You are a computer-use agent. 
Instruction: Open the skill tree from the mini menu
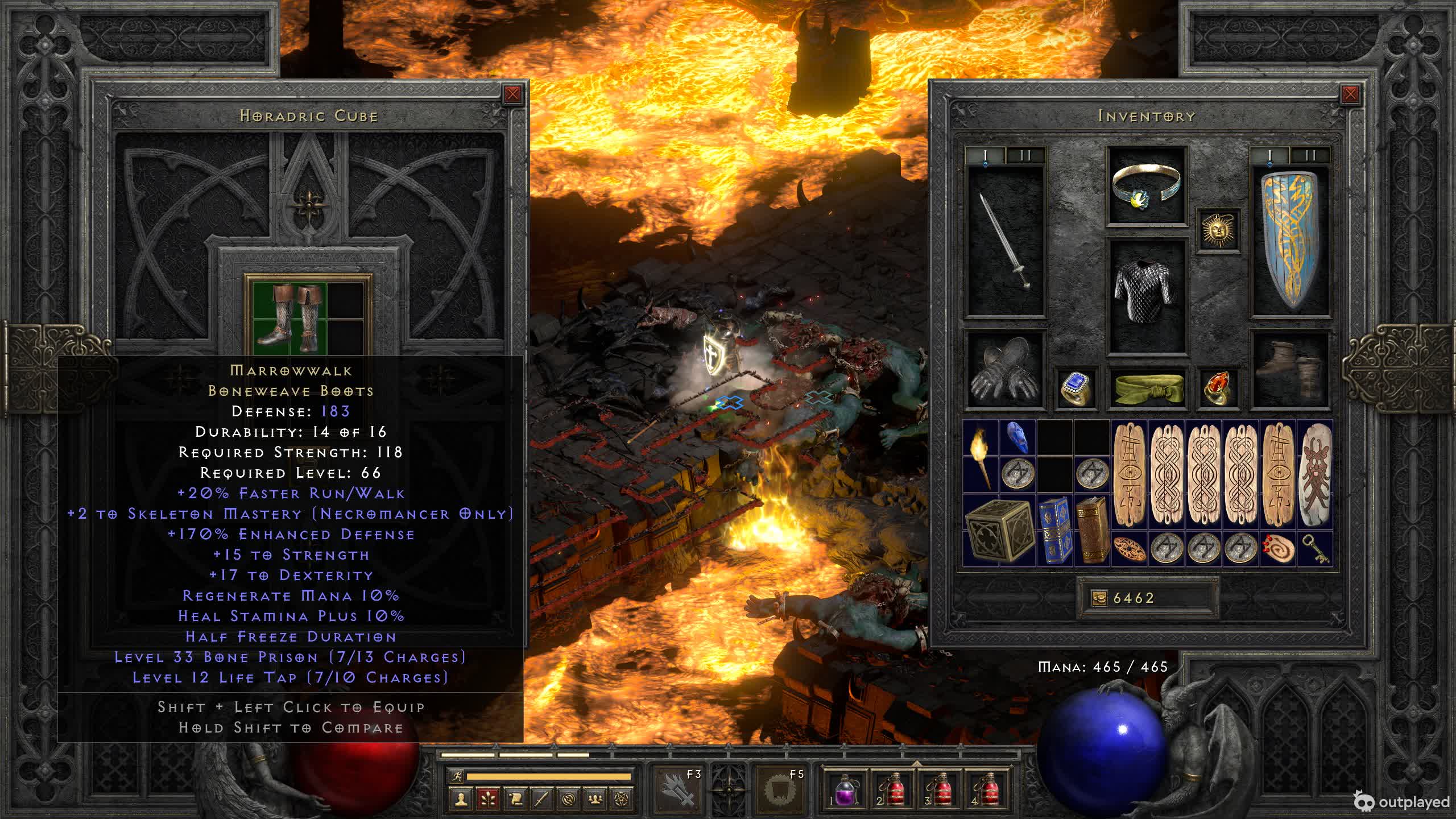[x=488, y=799]
